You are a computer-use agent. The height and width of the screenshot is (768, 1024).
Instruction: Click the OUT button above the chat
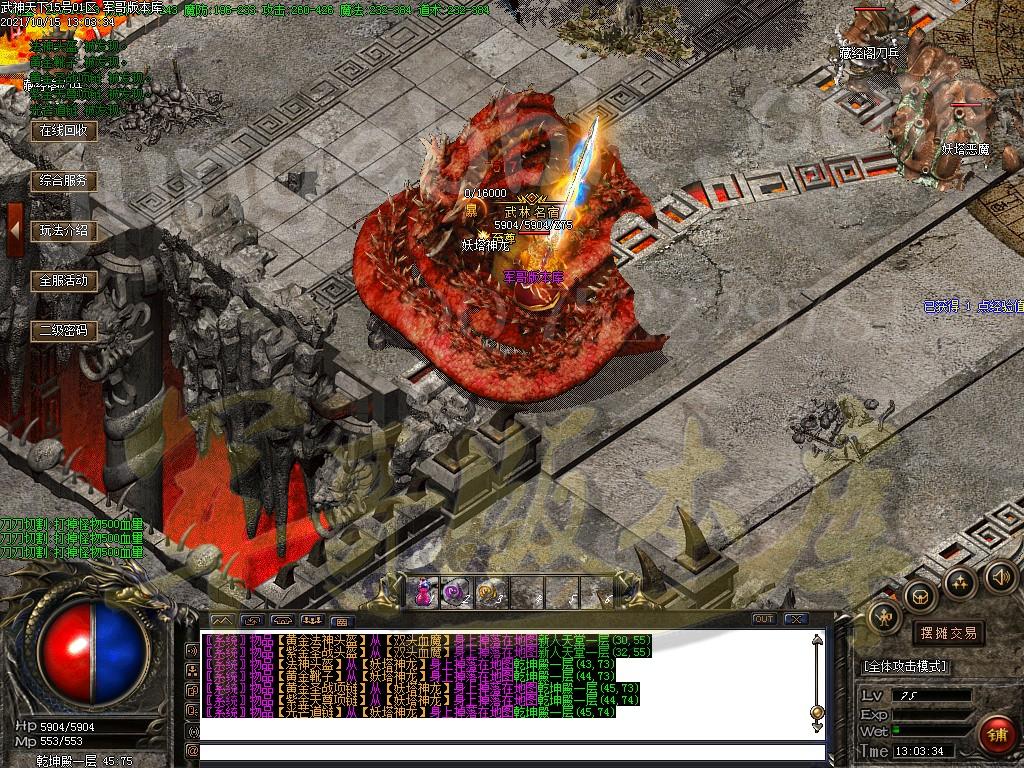point(764,619)
